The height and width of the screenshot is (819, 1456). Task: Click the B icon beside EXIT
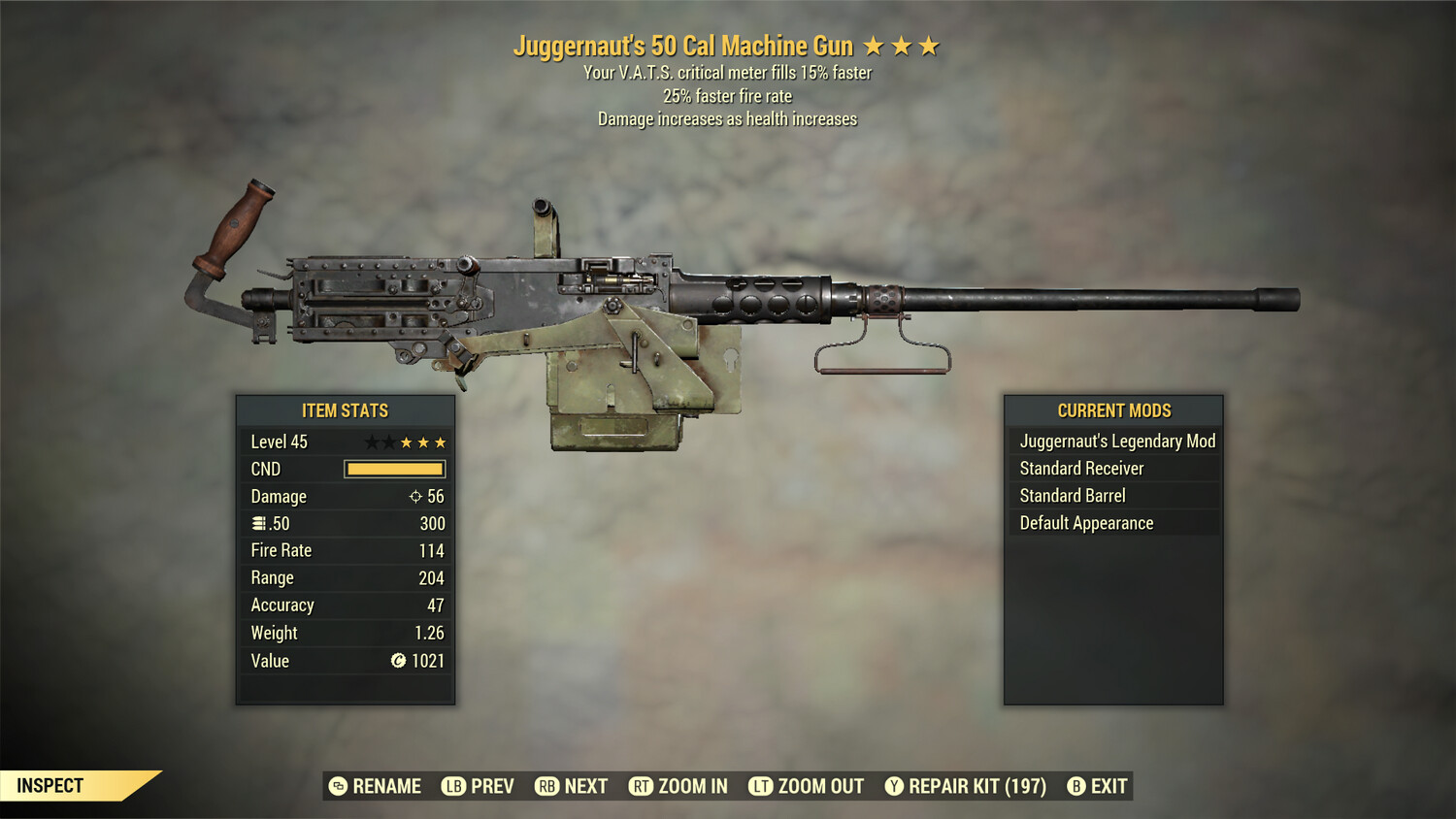(x=1075, y=786)
